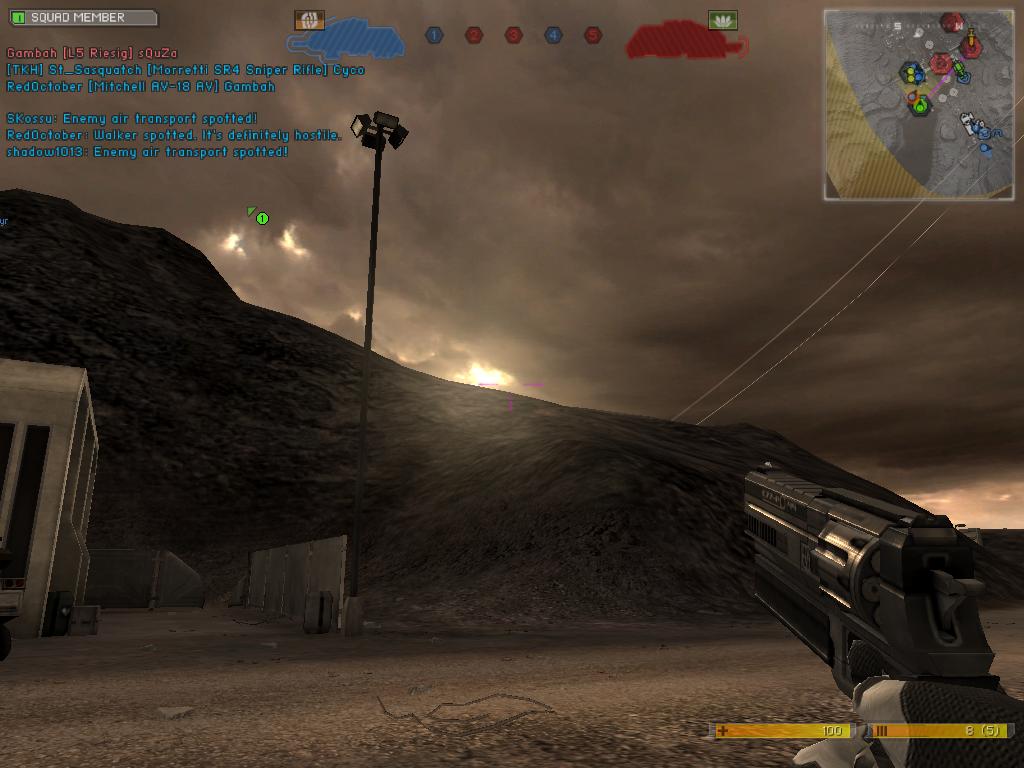Click the blue Titan status silhouette

click(346, 39)
